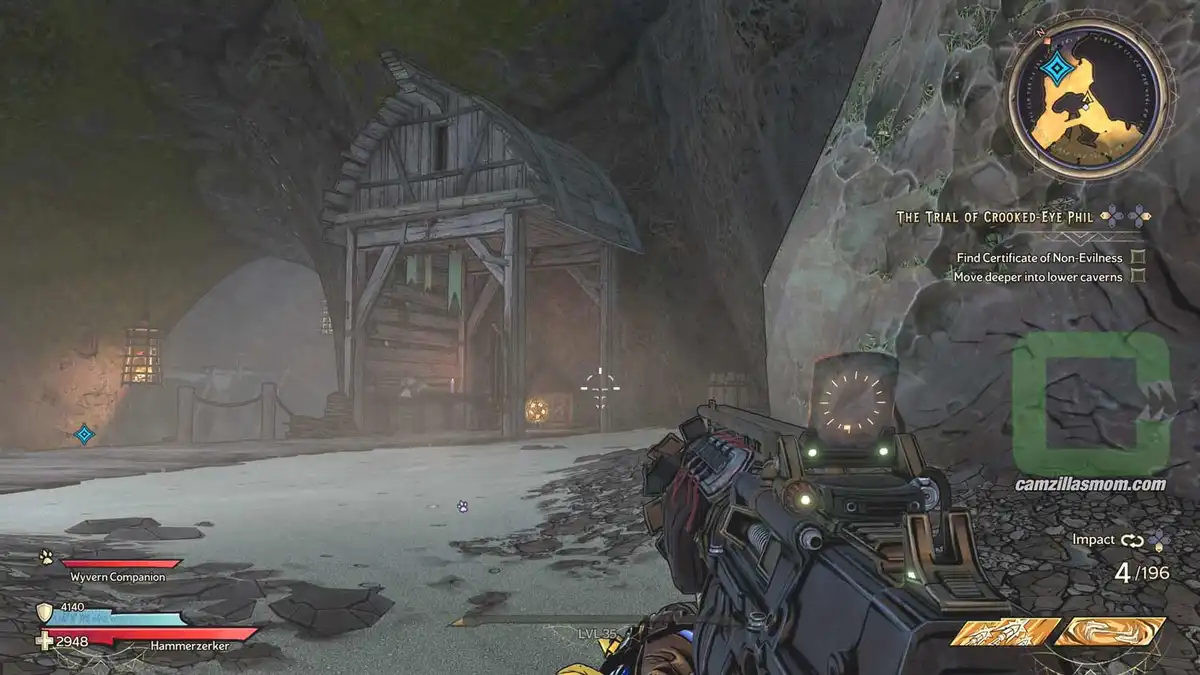
Task: Select the Wyvern Companion paw icon
Action: 46,557
